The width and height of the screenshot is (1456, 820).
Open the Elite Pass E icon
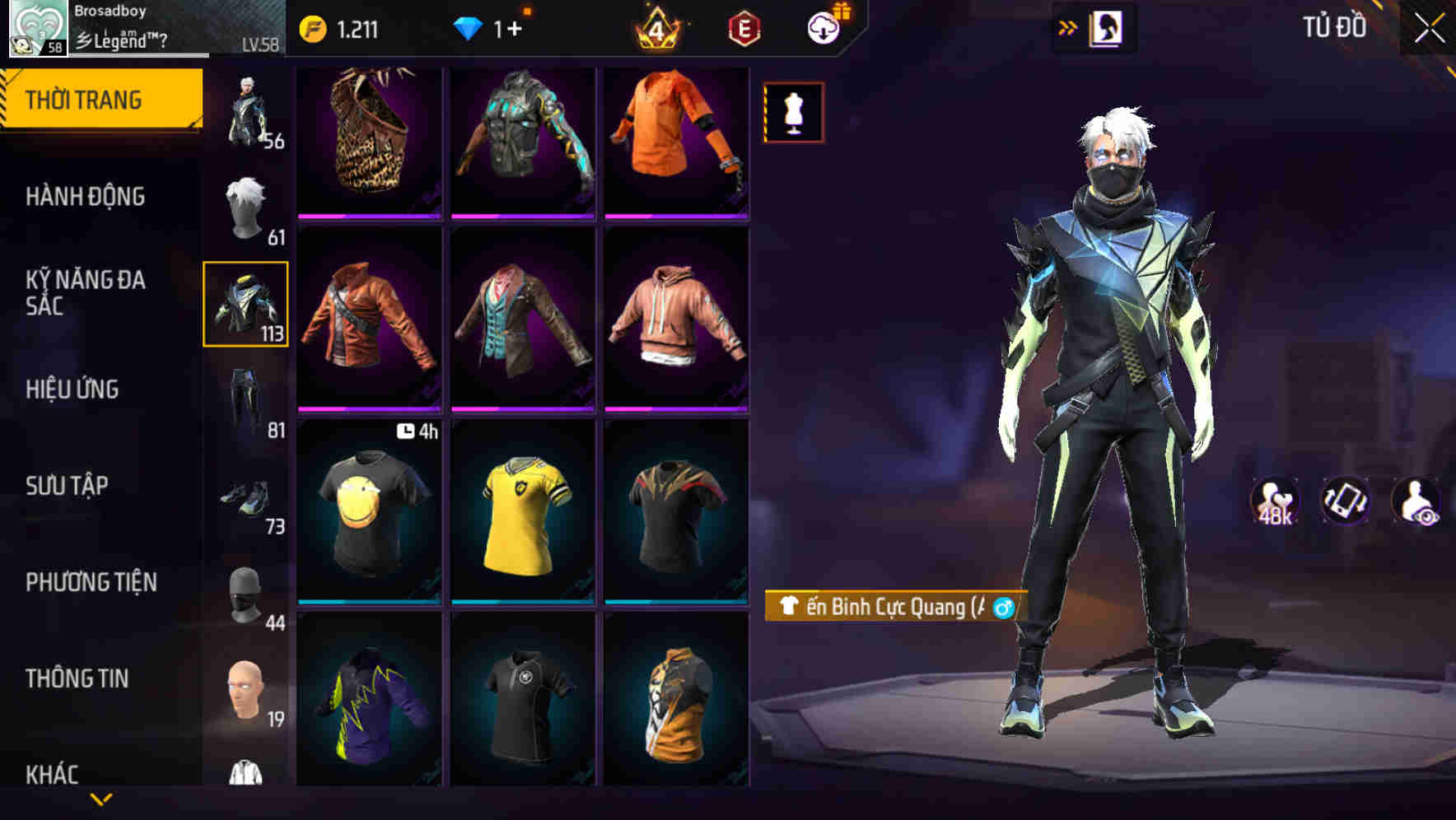point(740,30)
